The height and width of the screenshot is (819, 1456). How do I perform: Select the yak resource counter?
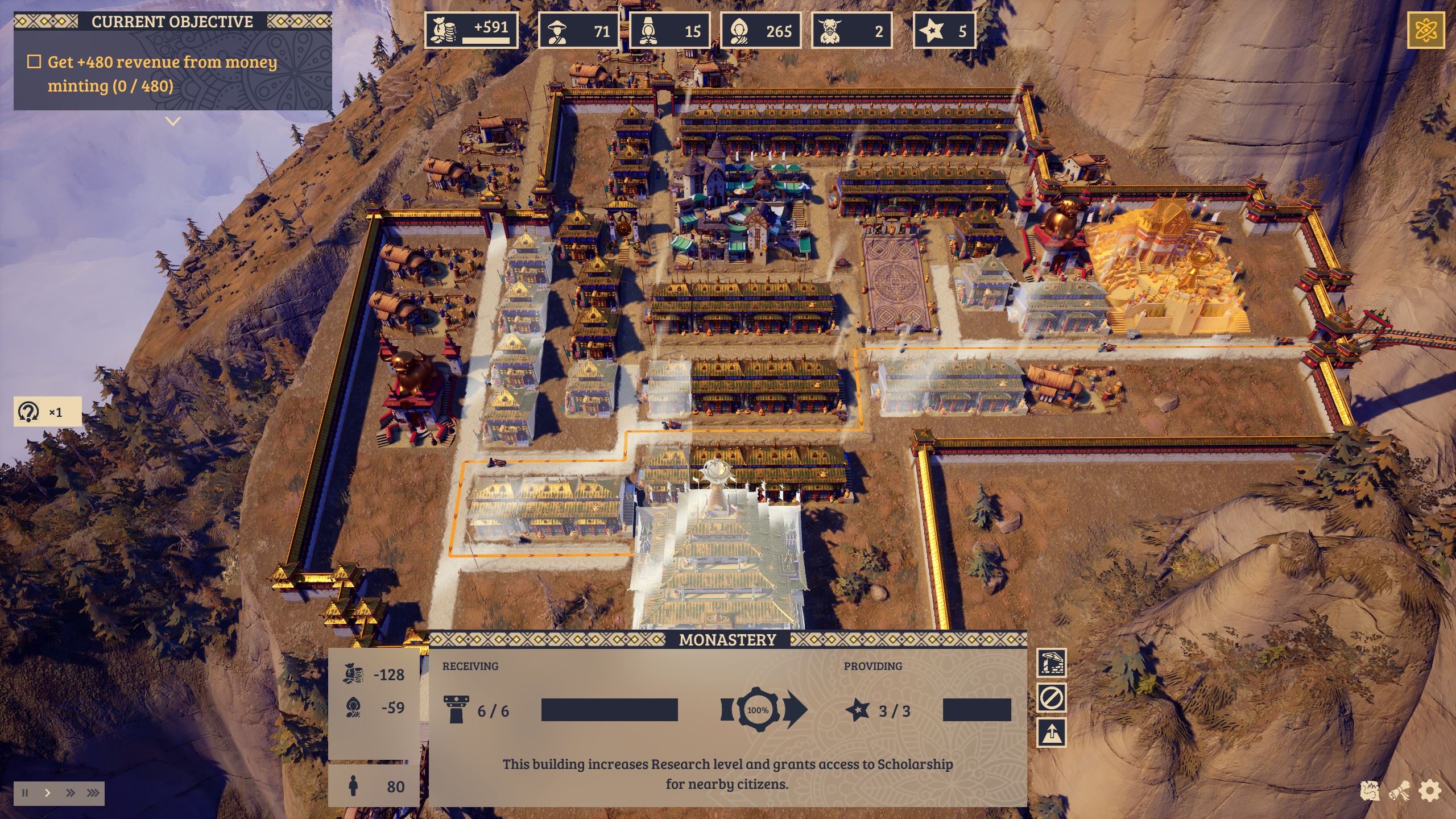pos(851,30)
